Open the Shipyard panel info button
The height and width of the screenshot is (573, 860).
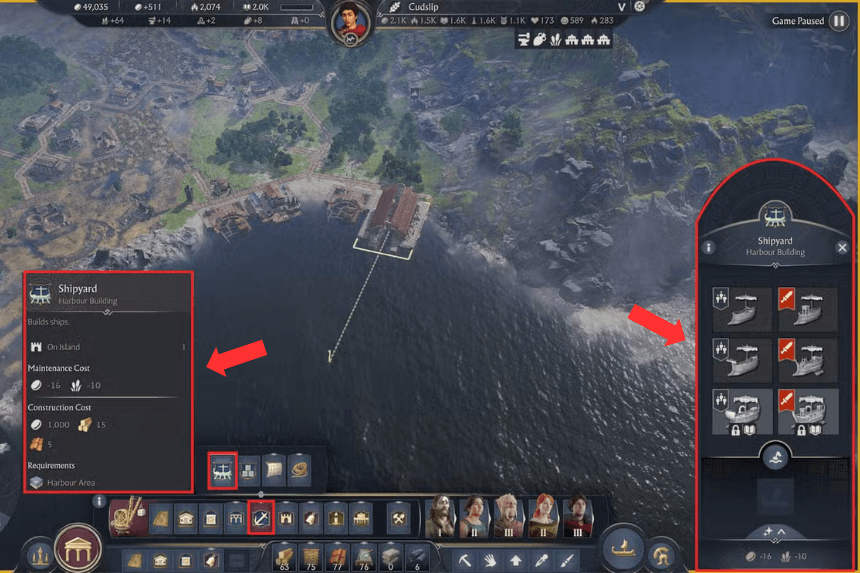[709, 247]
